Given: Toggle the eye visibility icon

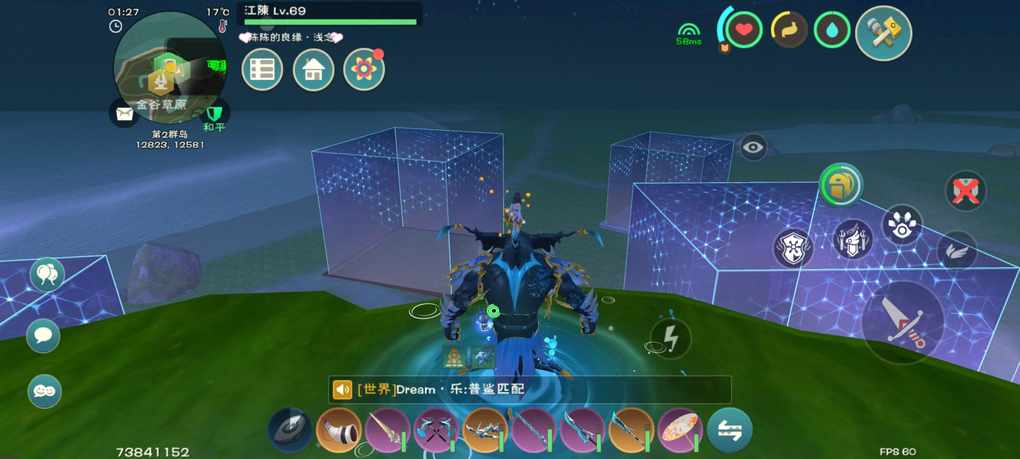Looking at the screenshot, I should 753,147.
